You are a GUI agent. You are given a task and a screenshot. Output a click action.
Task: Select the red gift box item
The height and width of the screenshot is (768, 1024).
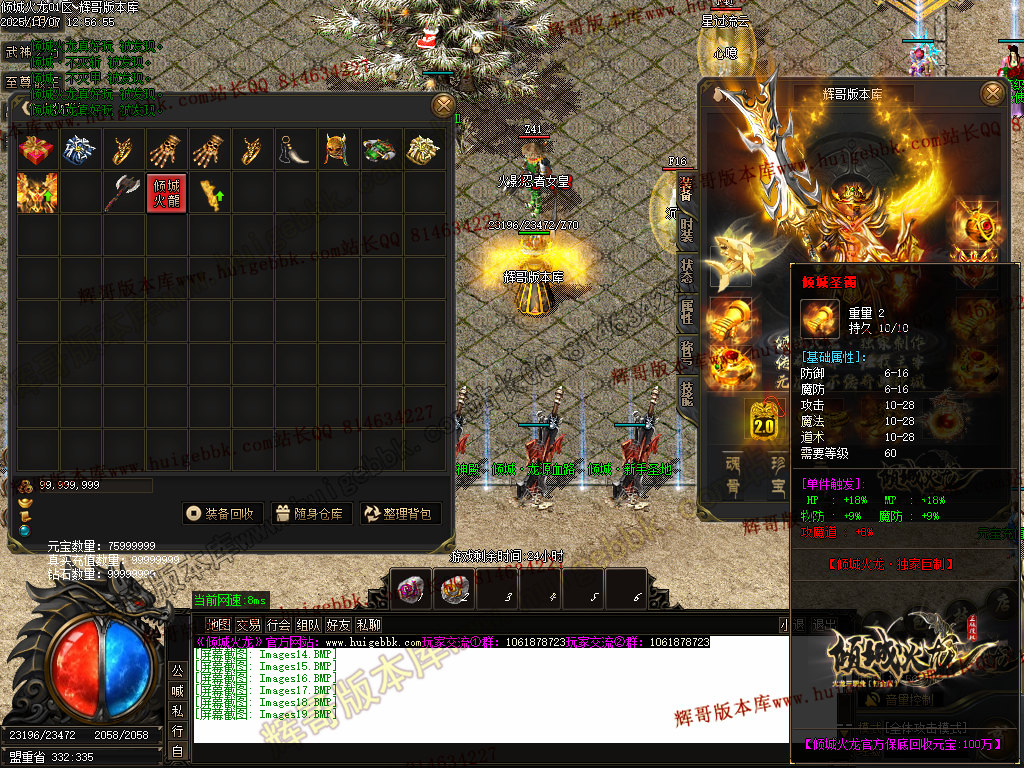pos(37,150)
